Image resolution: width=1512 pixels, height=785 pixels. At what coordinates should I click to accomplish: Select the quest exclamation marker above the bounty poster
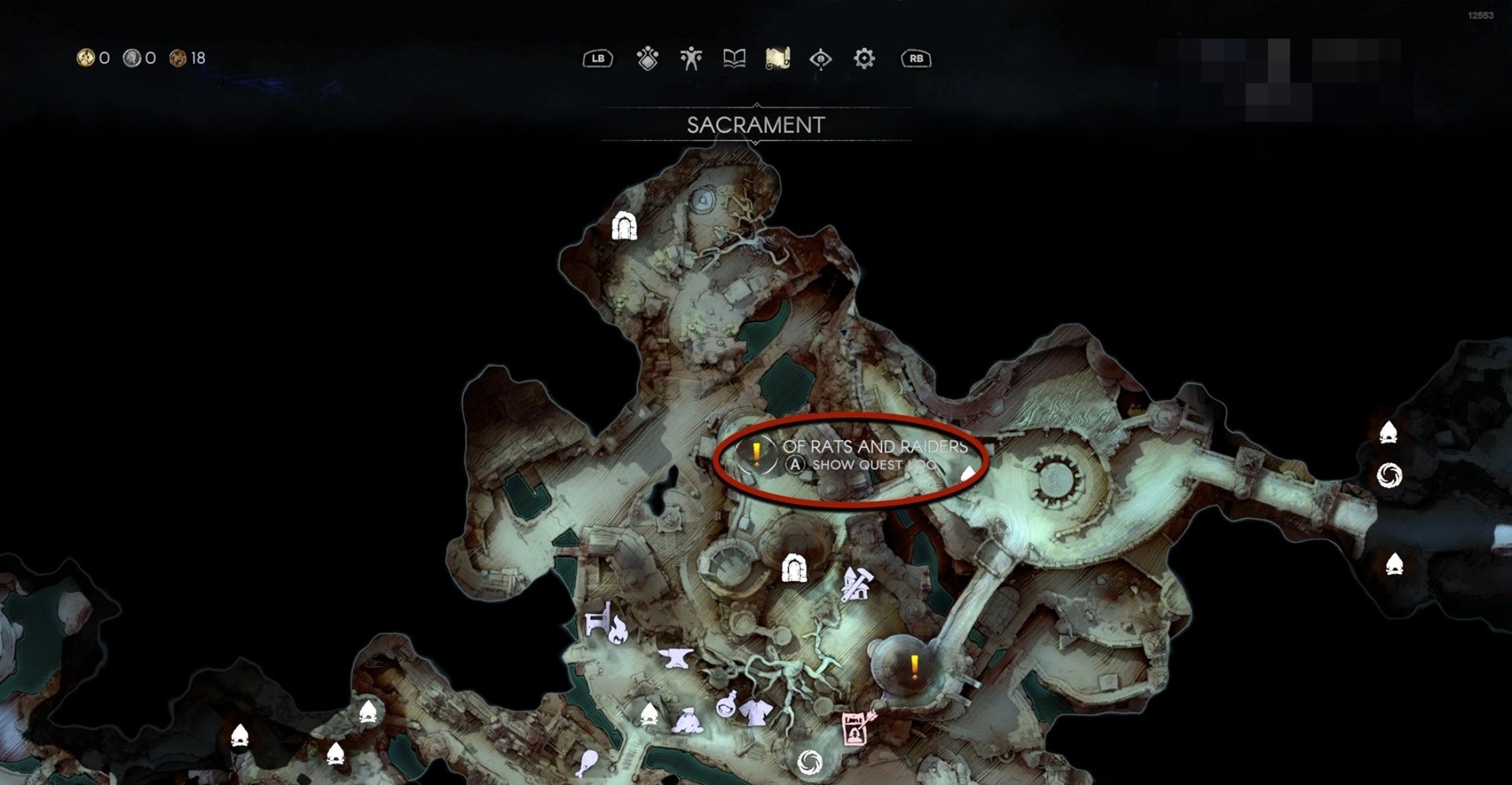click(913, 668)
